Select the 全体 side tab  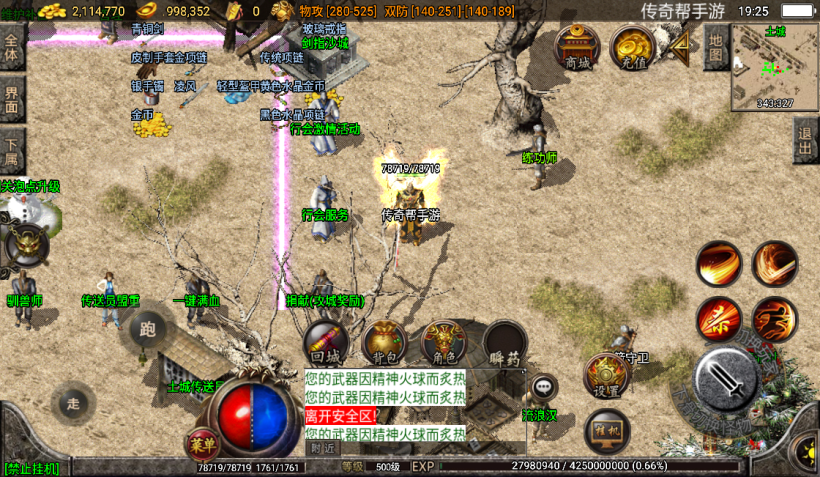point(12,46)
